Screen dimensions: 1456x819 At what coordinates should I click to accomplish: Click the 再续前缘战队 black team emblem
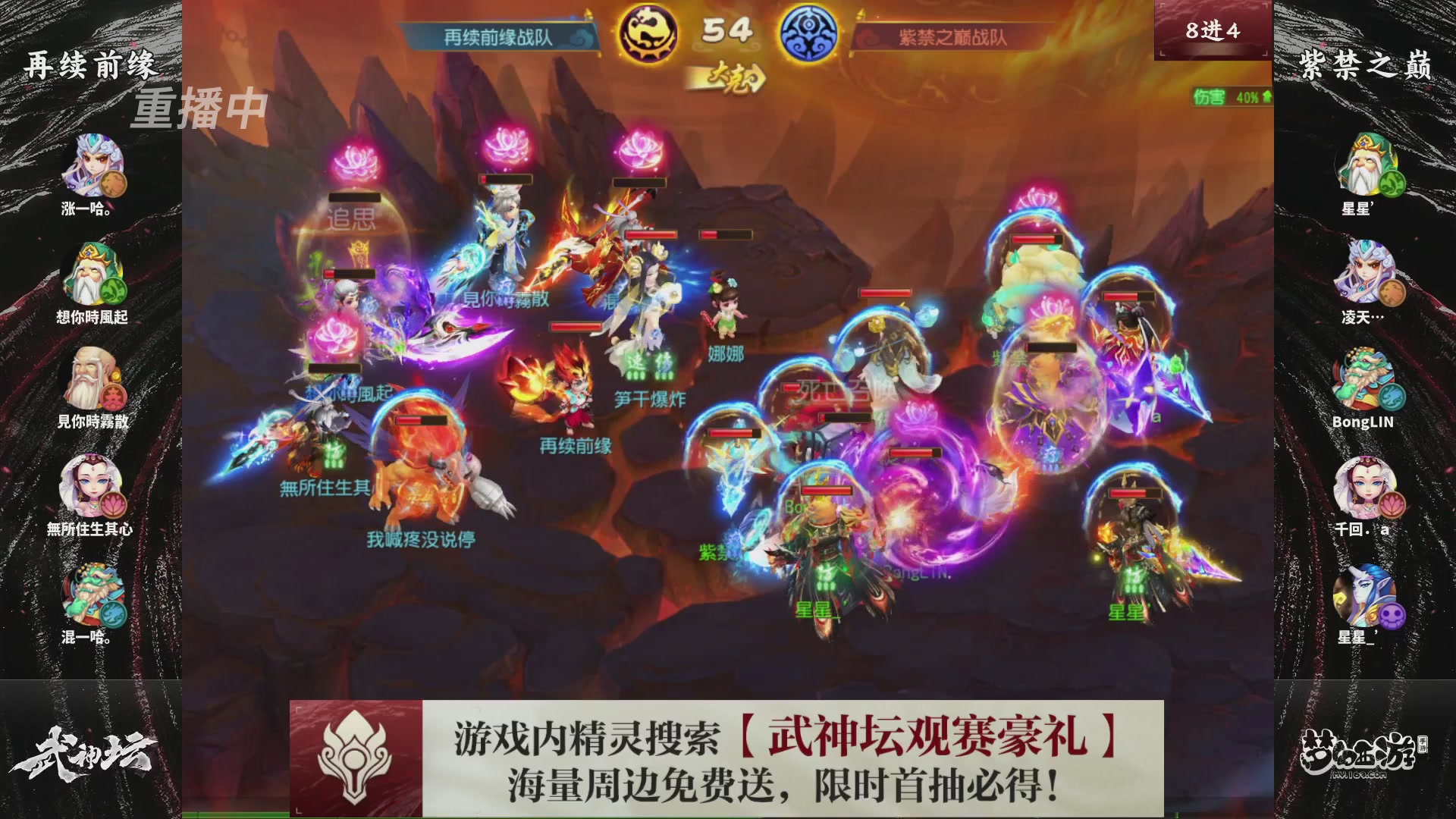point(648,32)
